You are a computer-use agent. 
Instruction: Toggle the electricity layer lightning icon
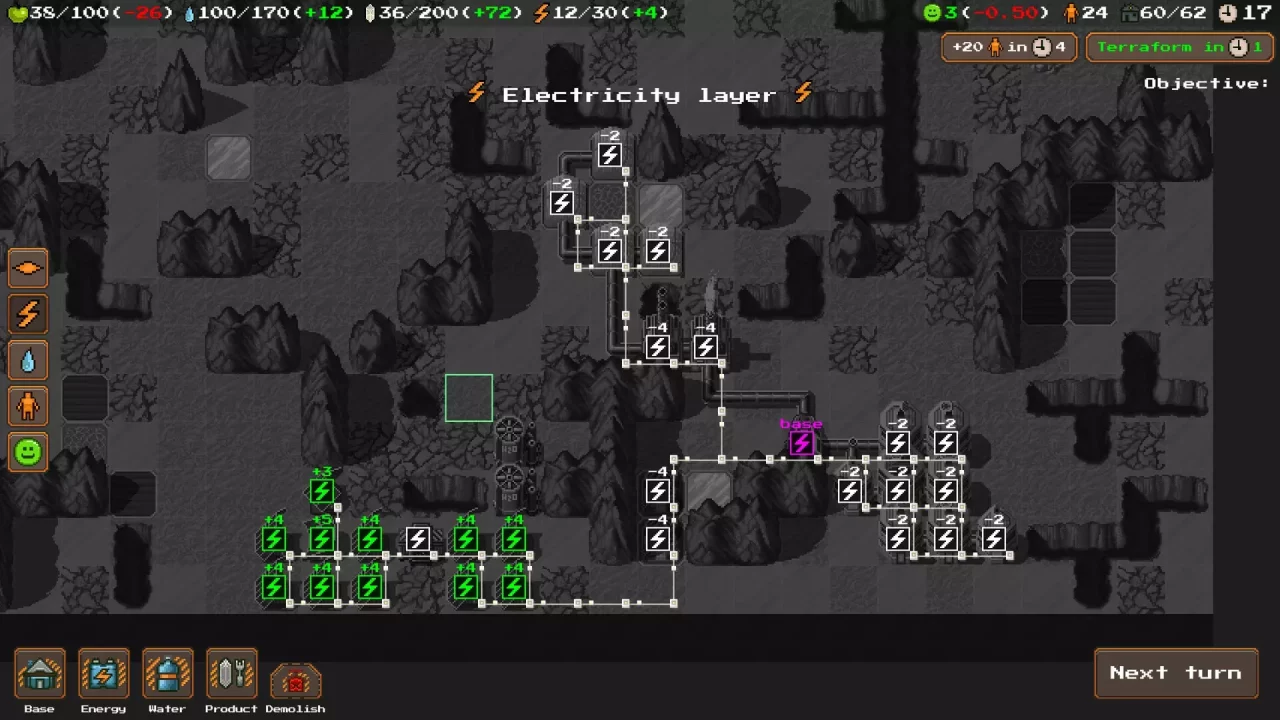coord(28,314)
